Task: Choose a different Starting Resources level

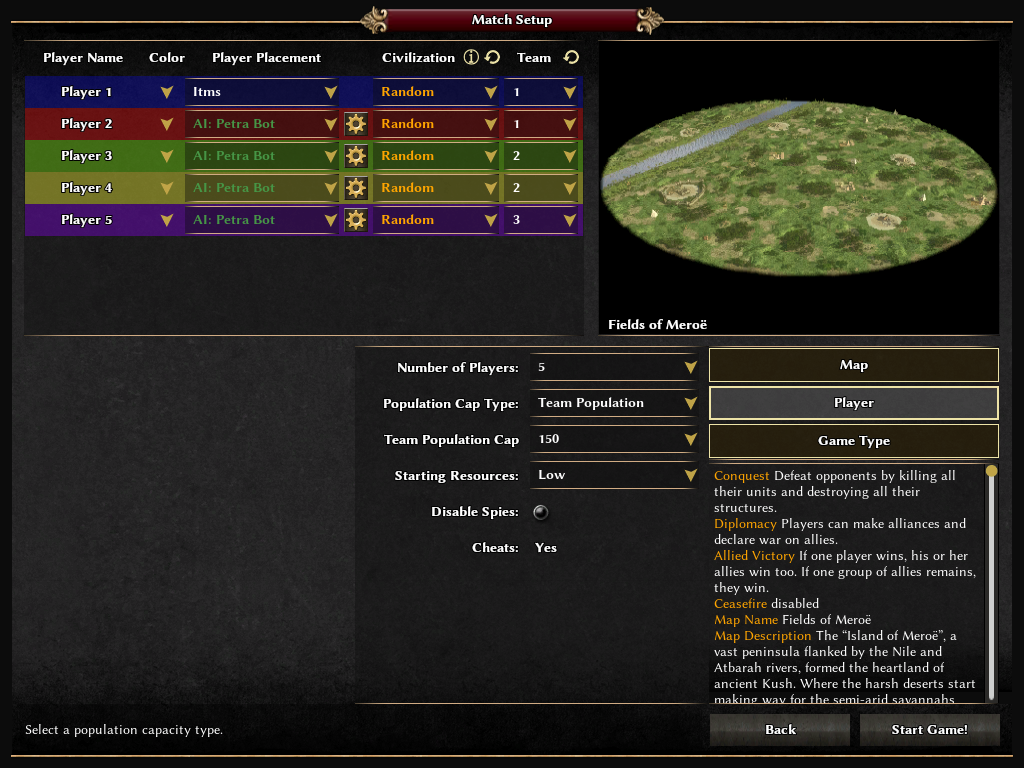Action: pos(614,475)
